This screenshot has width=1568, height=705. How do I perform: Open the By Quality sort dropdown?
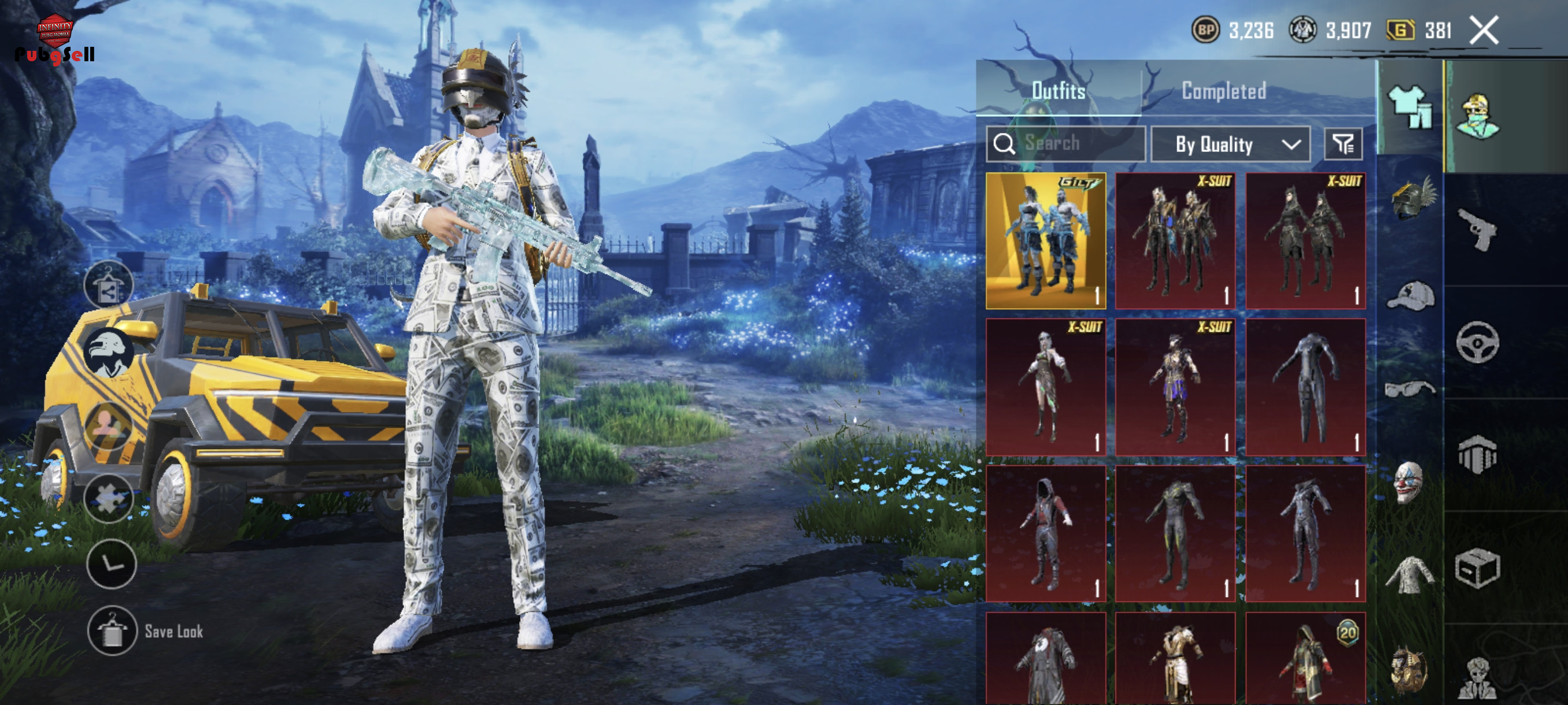[1230, 144]
